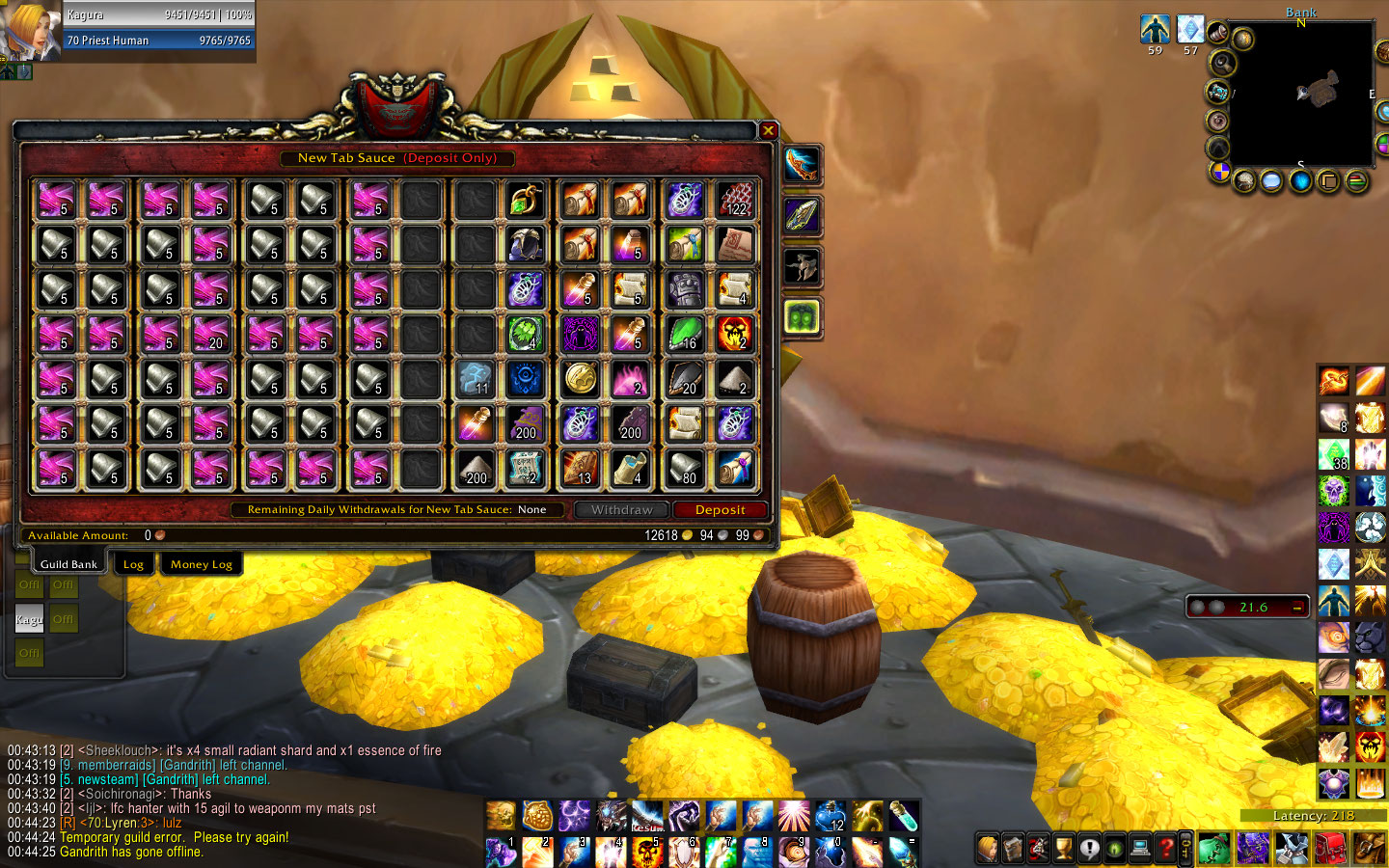The height and width of the screenshot is (868, 1389).
Task: Click the Withdraw button
Action: click(x=622, y=510)
